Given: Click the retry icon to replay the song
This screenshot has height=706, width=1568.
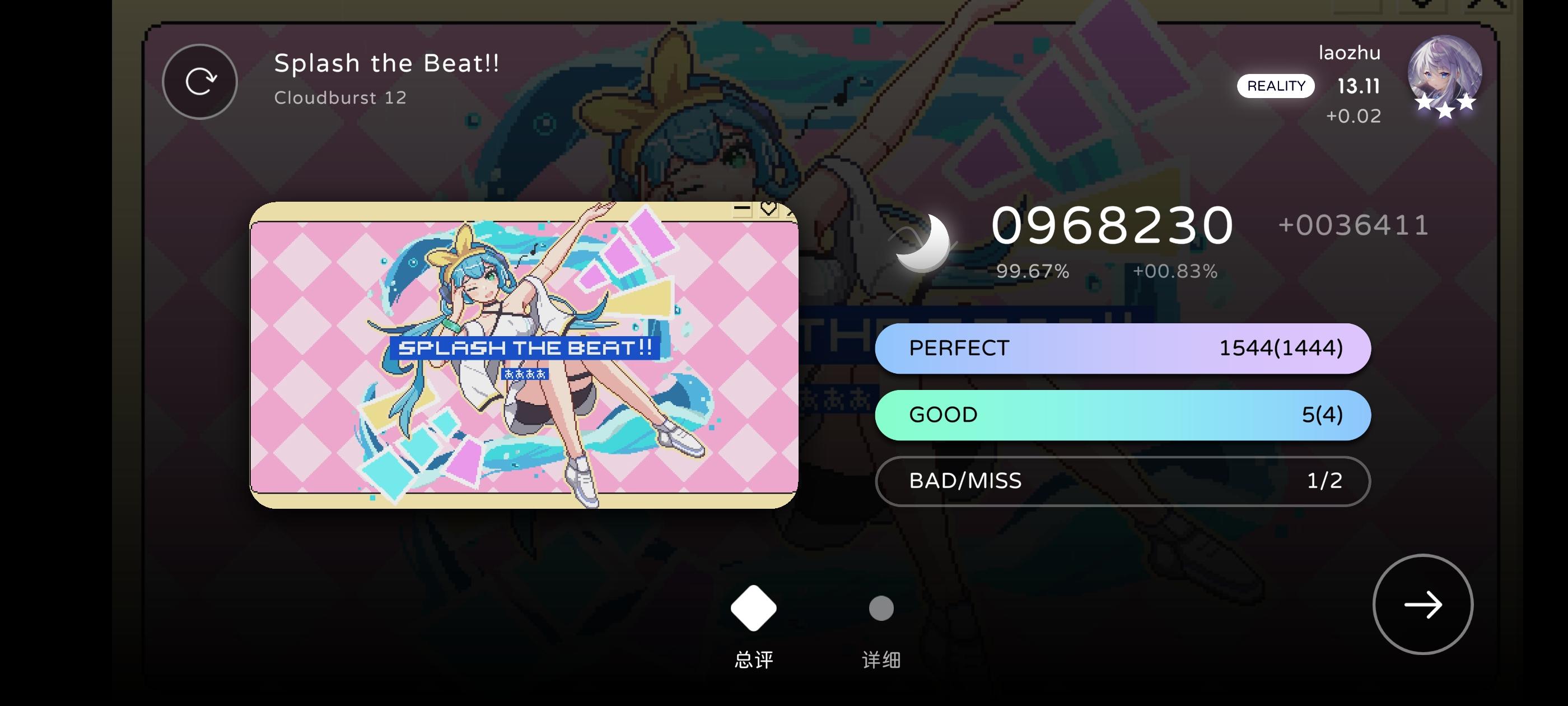Looking at the screenshot, I should click(200, 81).
